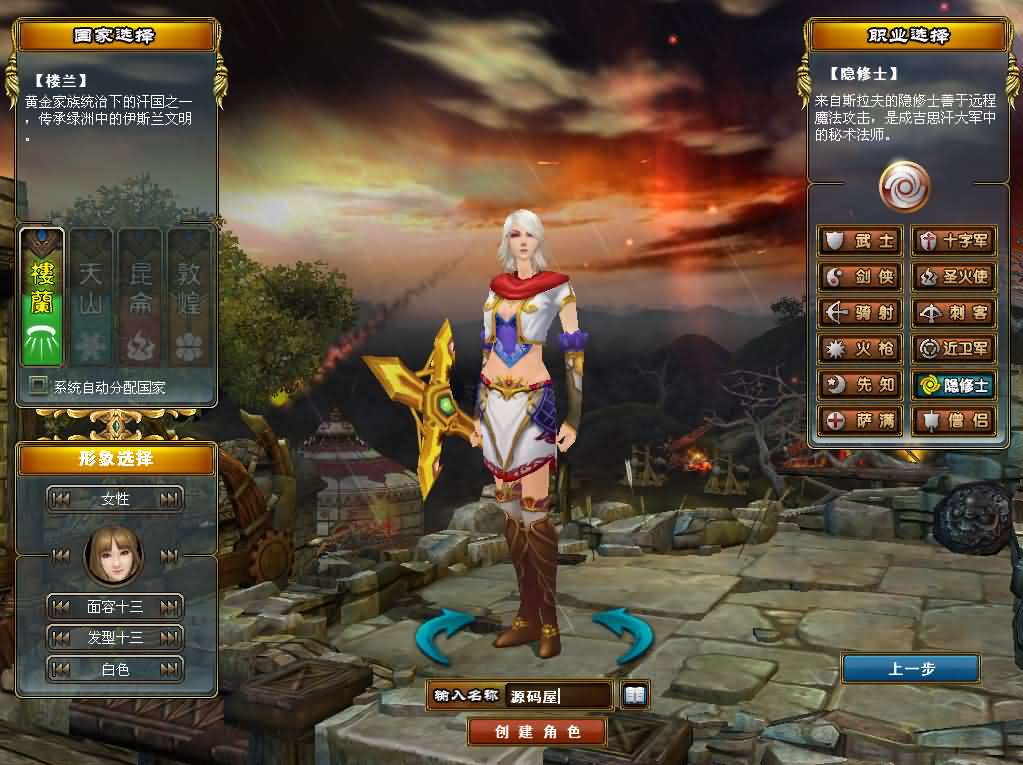Pick the 敦煌 nation banner
Screen dimensions: 1023x765
pos(188,297)
